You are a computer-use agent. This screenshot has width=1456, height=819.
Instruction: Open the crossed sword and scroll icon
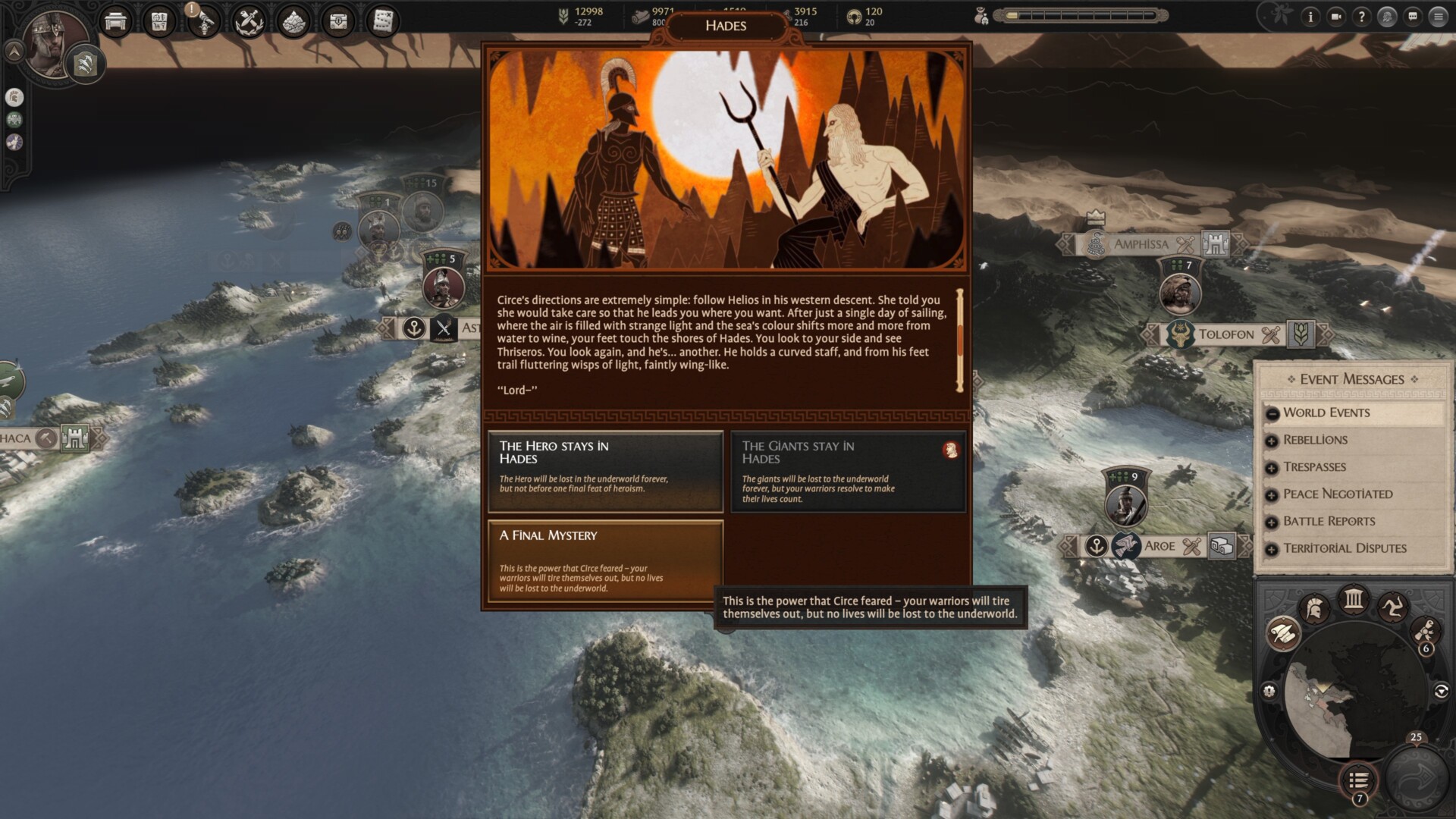248,22
